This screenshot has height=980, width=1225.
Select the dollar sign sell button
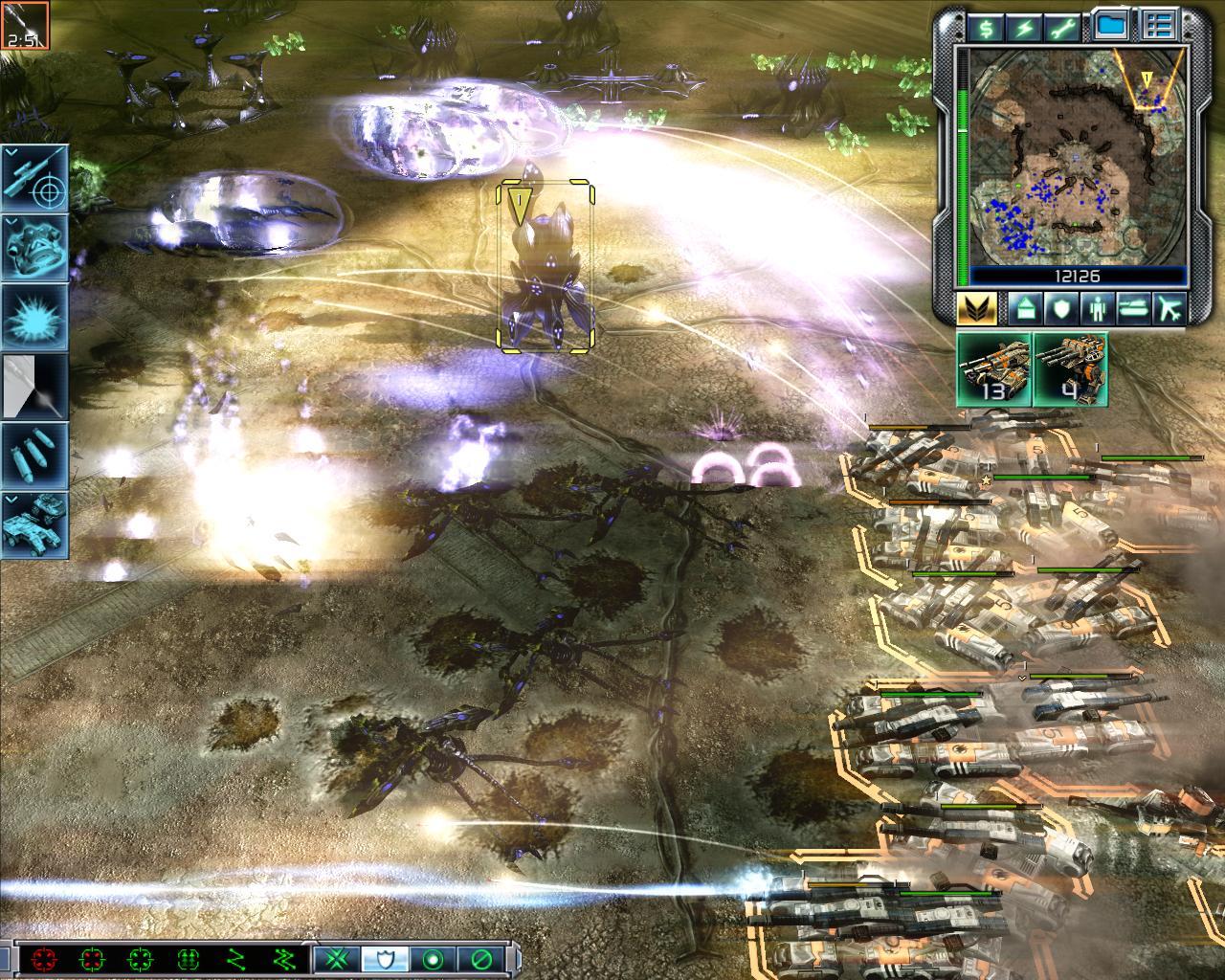pos(986,27)
